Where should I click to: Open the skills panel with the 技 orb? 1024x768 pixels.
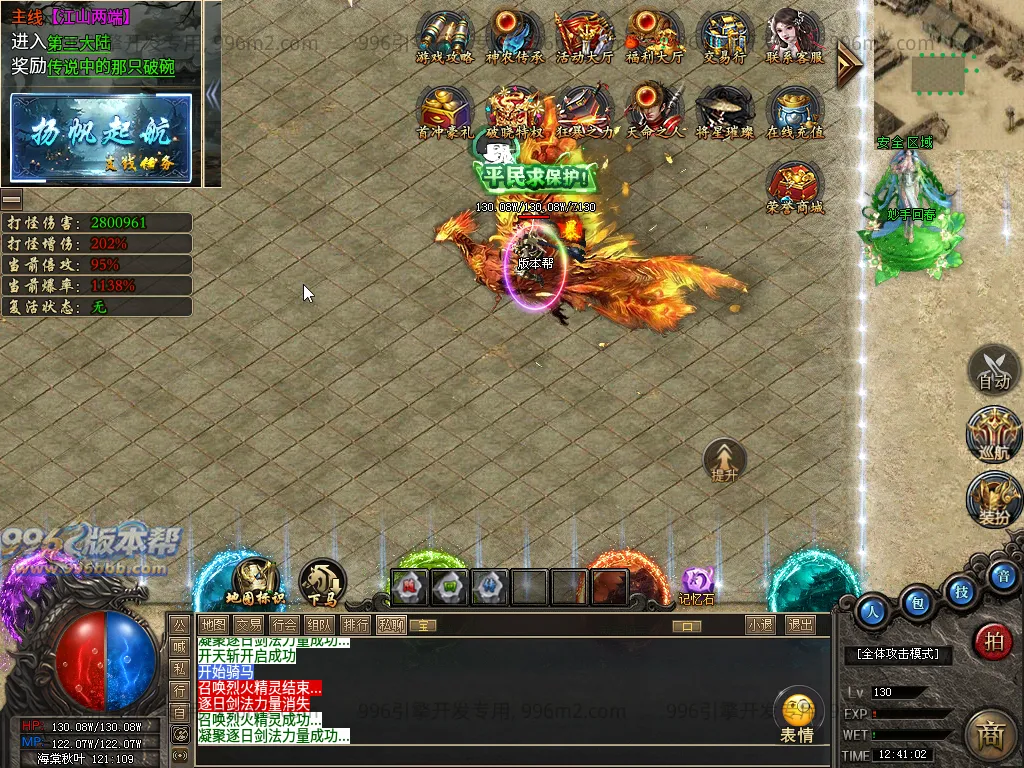coord(960,591)
